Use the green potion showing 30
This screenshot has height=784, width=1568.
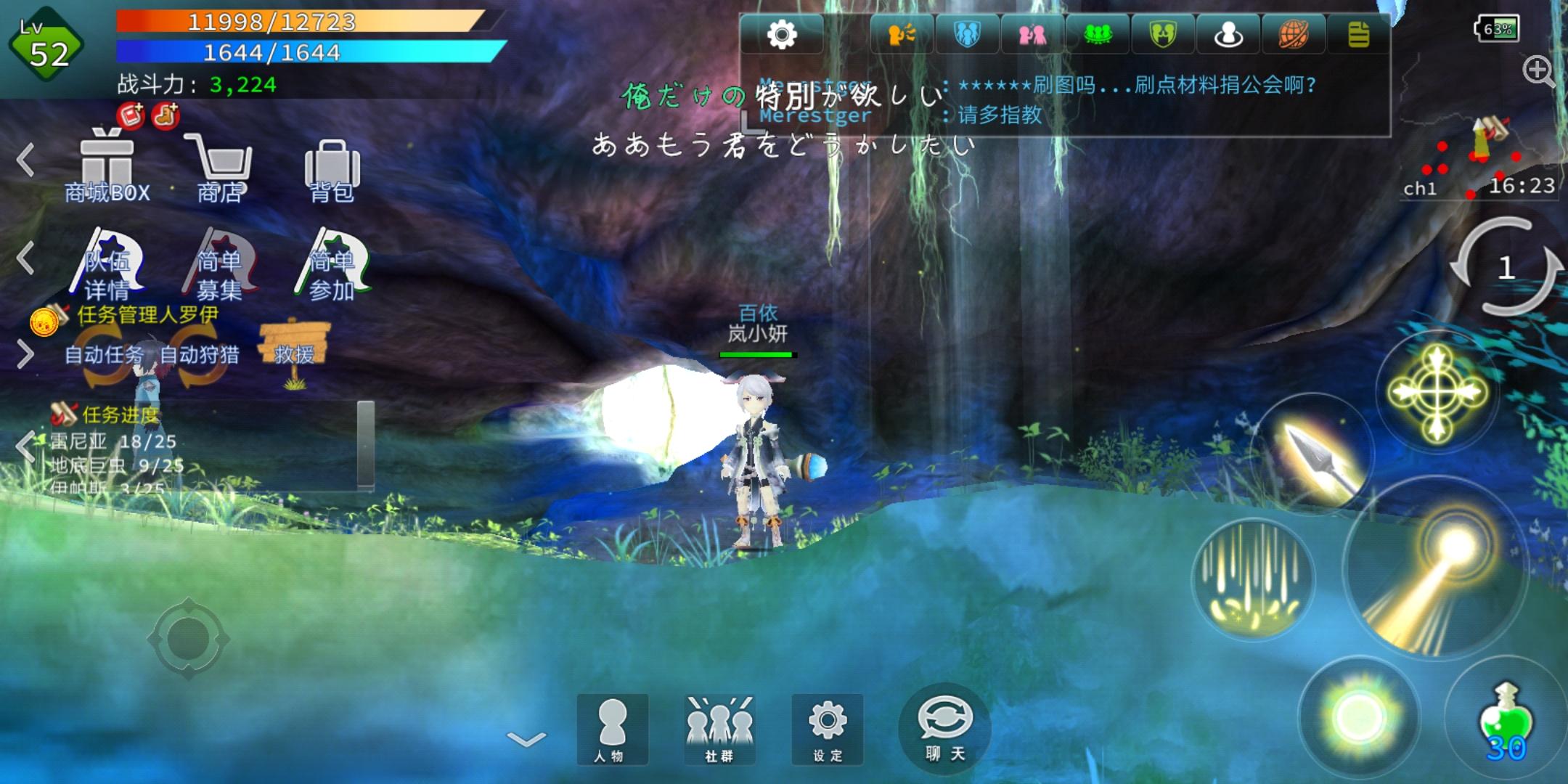tap(1506, 719)
